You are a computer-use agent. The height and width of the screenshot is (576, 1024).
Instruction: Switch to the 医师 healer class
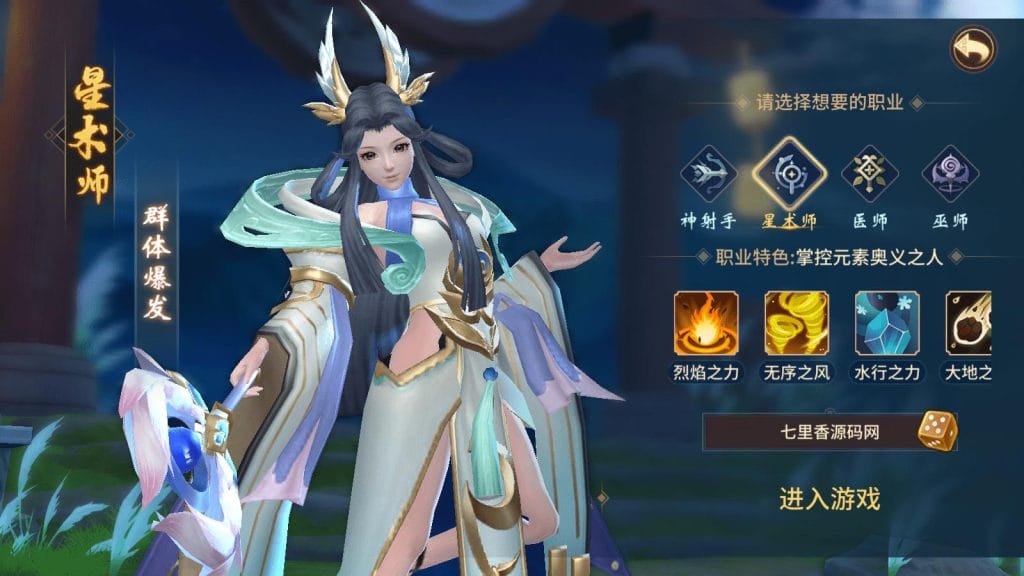(868, 174)
